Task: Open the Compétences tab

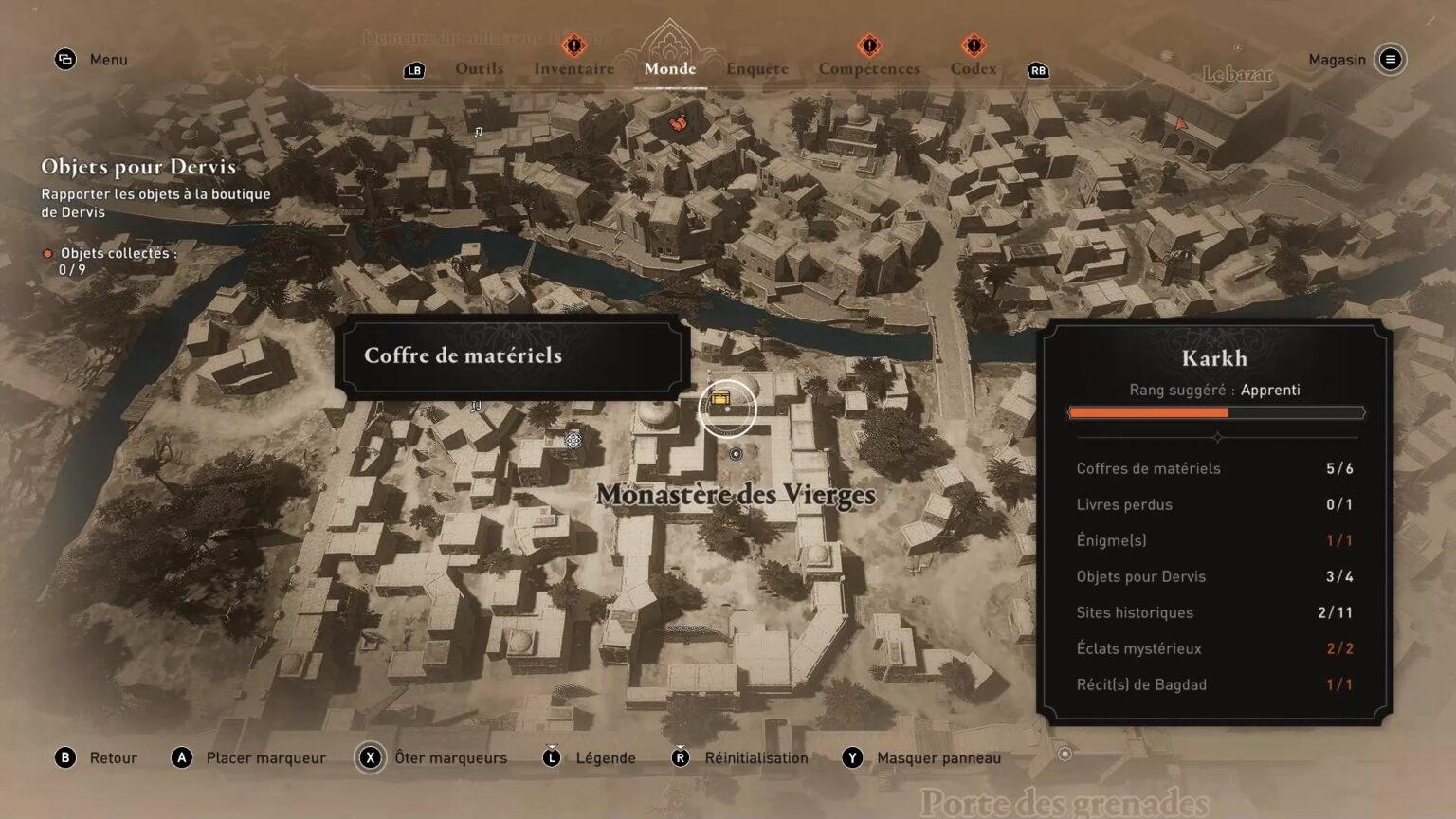Action: 869,68
